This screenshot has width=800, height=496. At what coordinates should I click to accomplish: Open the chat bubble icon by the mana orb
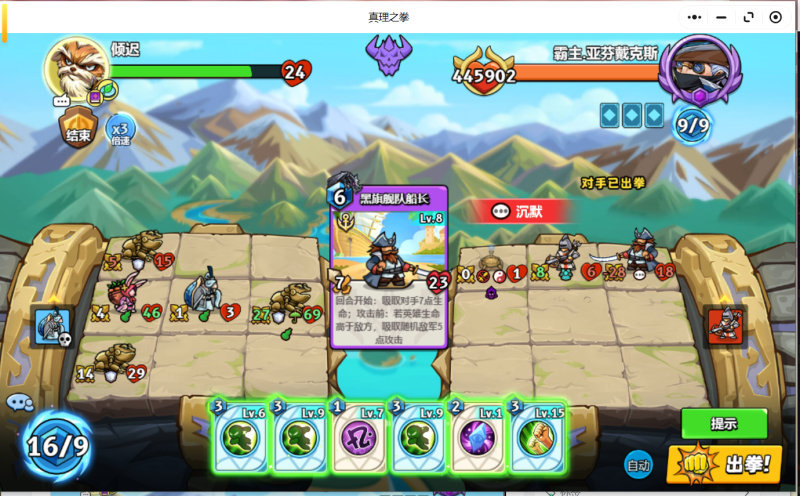(x=18, y=403)
